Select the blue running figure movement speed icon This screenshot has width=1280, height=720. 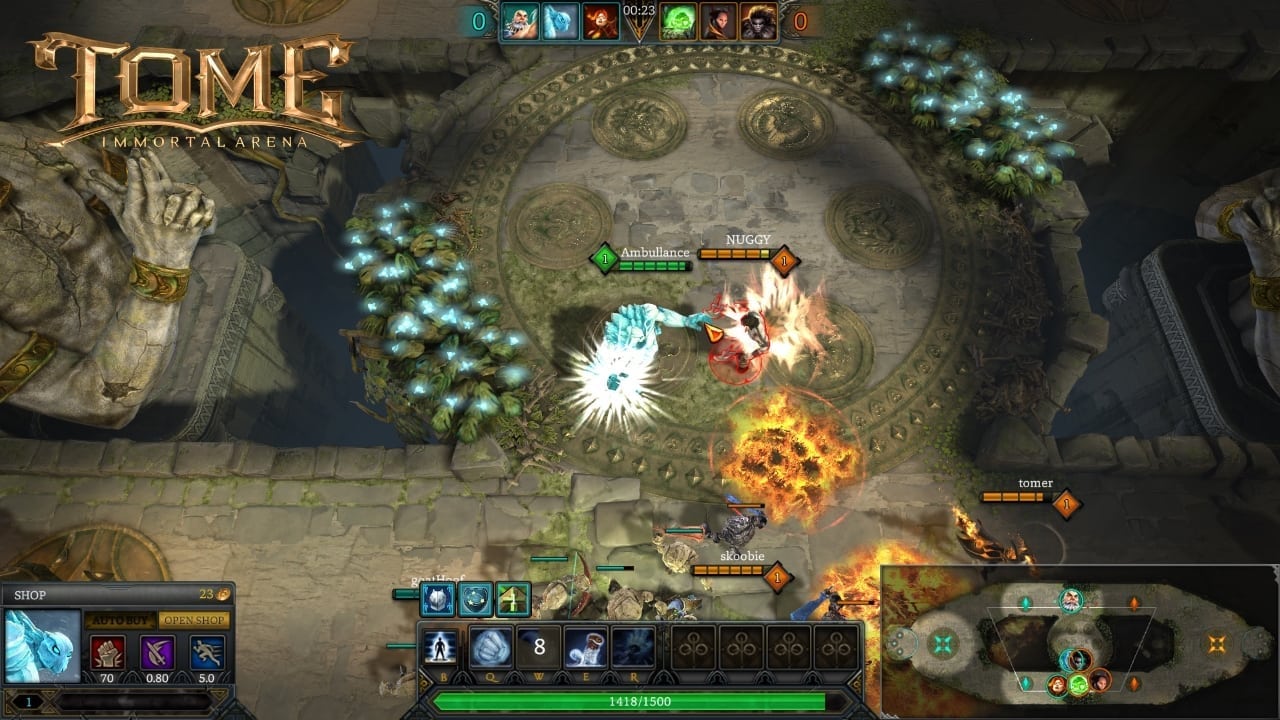point(206,652)
